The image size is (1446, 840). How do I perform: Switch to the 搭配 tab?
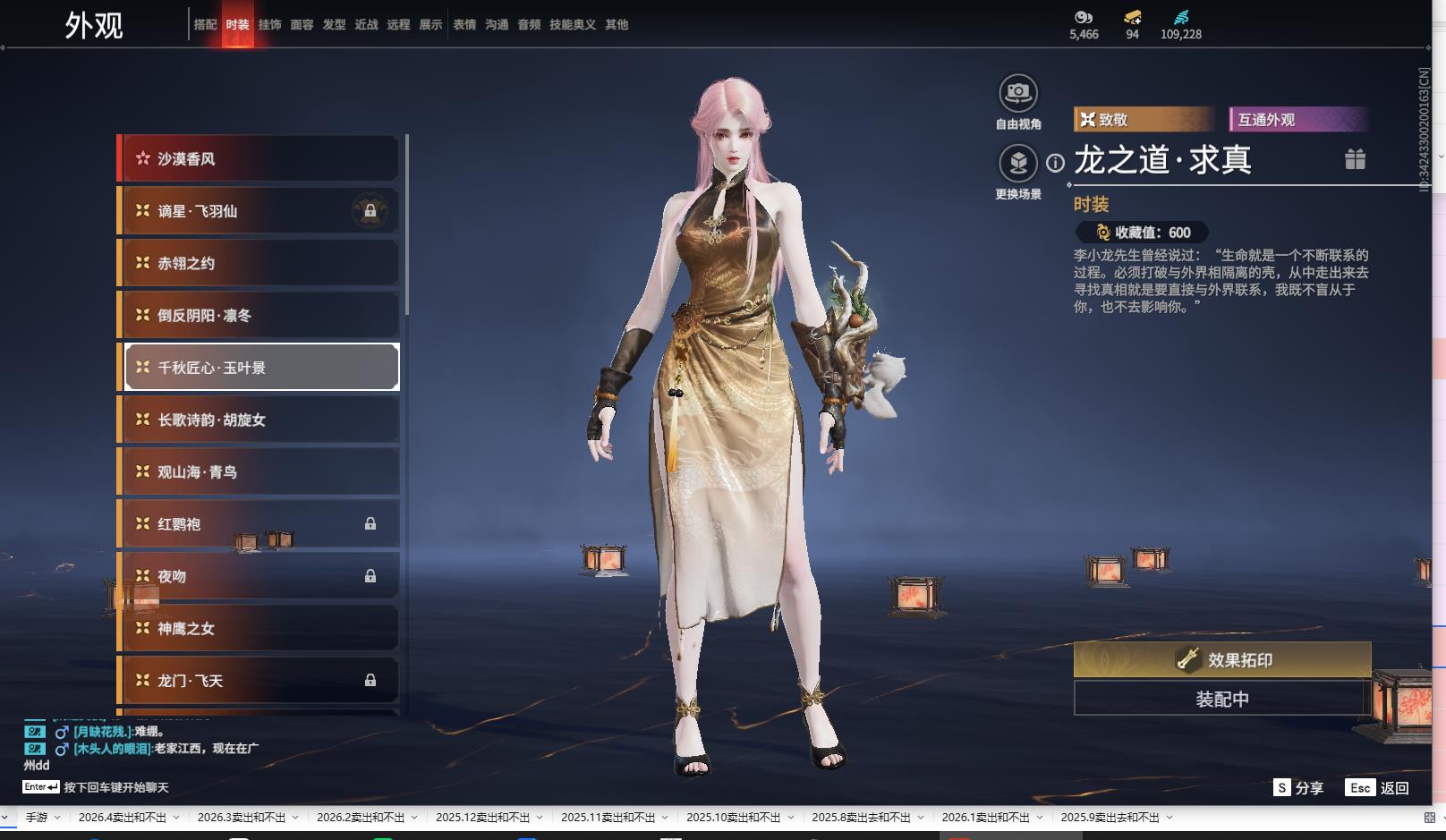pyautogui.click(x=205, y=25)
